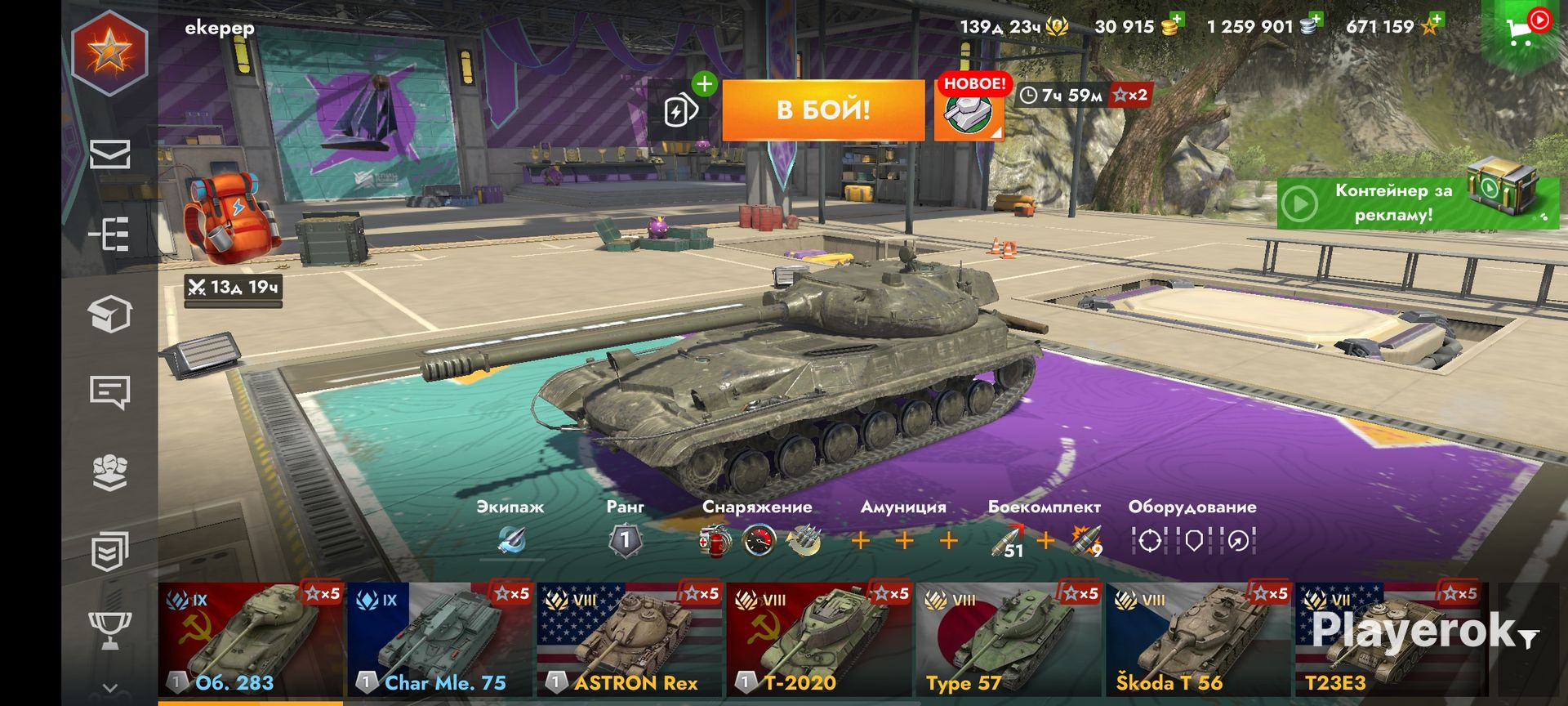Select the ASTRON Rex tank
Image resolution: width=1568 pixels, height=706 pixels.
pyautogui.click(x=630, y=639)
